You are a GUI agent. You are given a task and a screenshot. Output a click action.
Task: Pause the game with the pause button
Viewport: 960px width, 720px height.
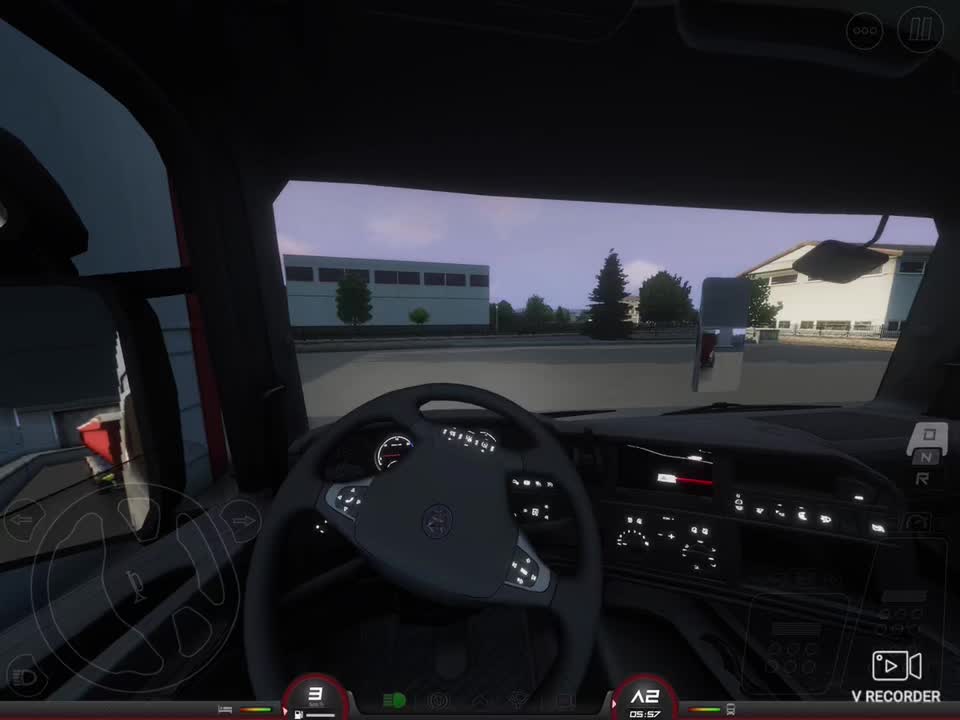click(920, 30)
